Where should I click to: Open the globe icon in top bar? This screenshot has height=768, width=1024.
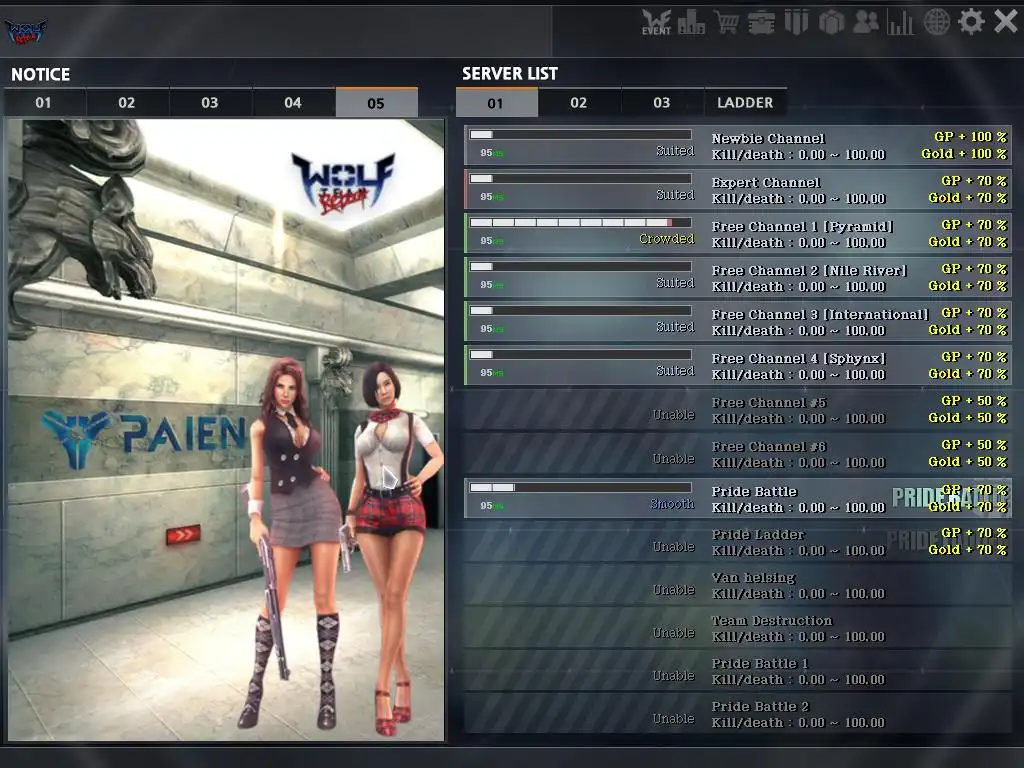coord(937,22)
